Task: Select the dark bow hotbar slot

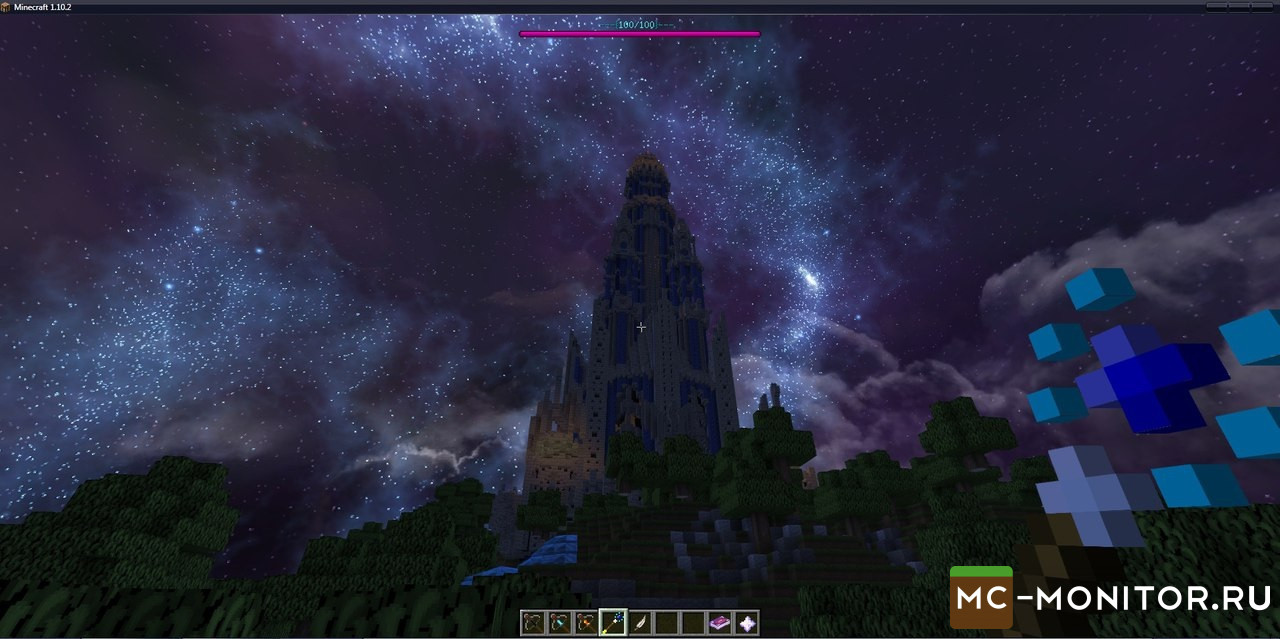Action: pos(532,623)
